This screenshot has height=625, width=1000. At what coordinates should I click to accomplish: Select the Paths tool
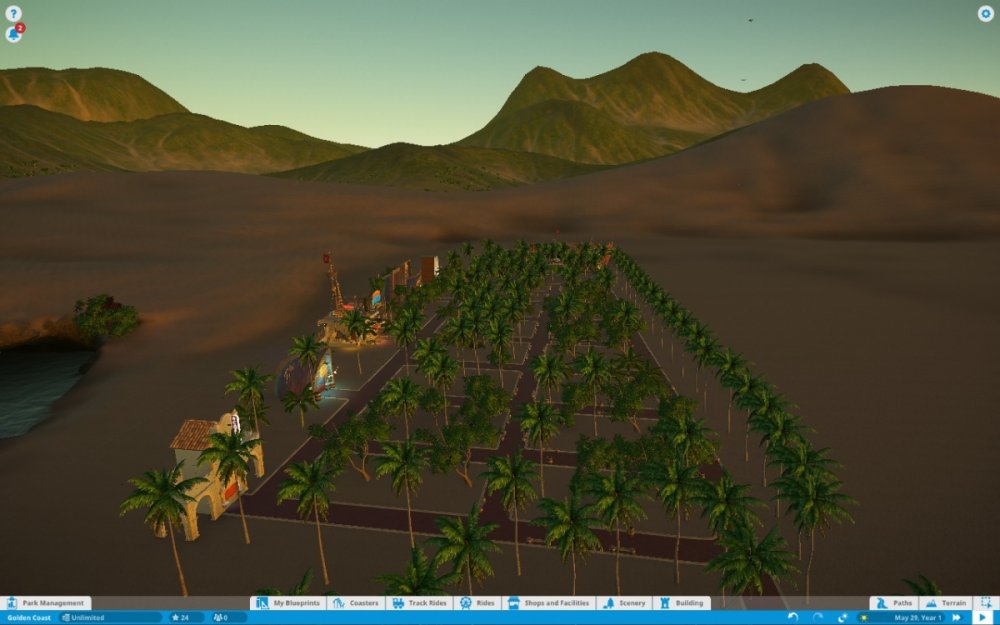coord(894,603)
